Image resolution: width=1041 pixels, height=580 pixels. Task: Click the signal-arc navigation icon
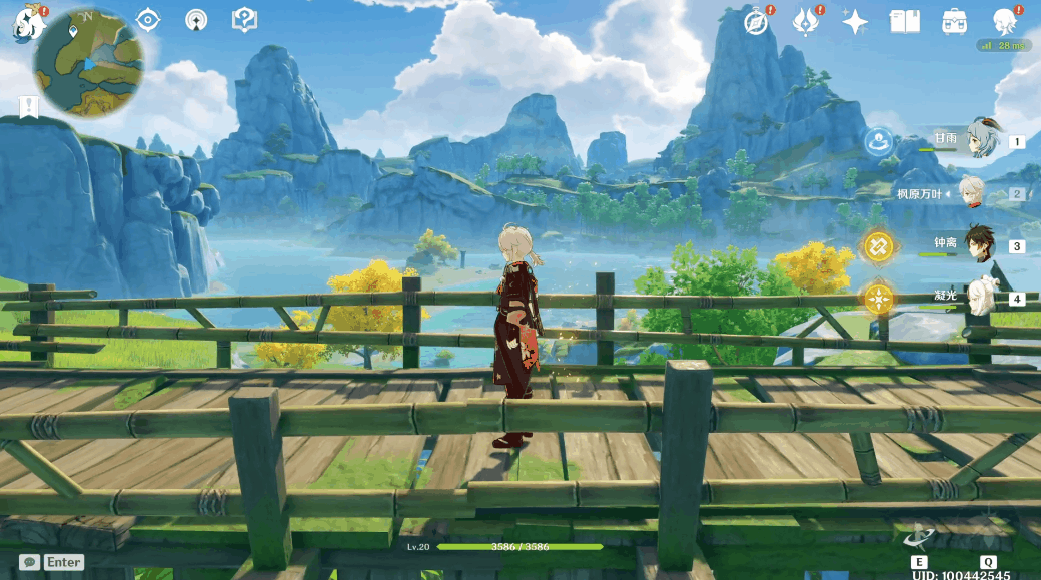196,19
